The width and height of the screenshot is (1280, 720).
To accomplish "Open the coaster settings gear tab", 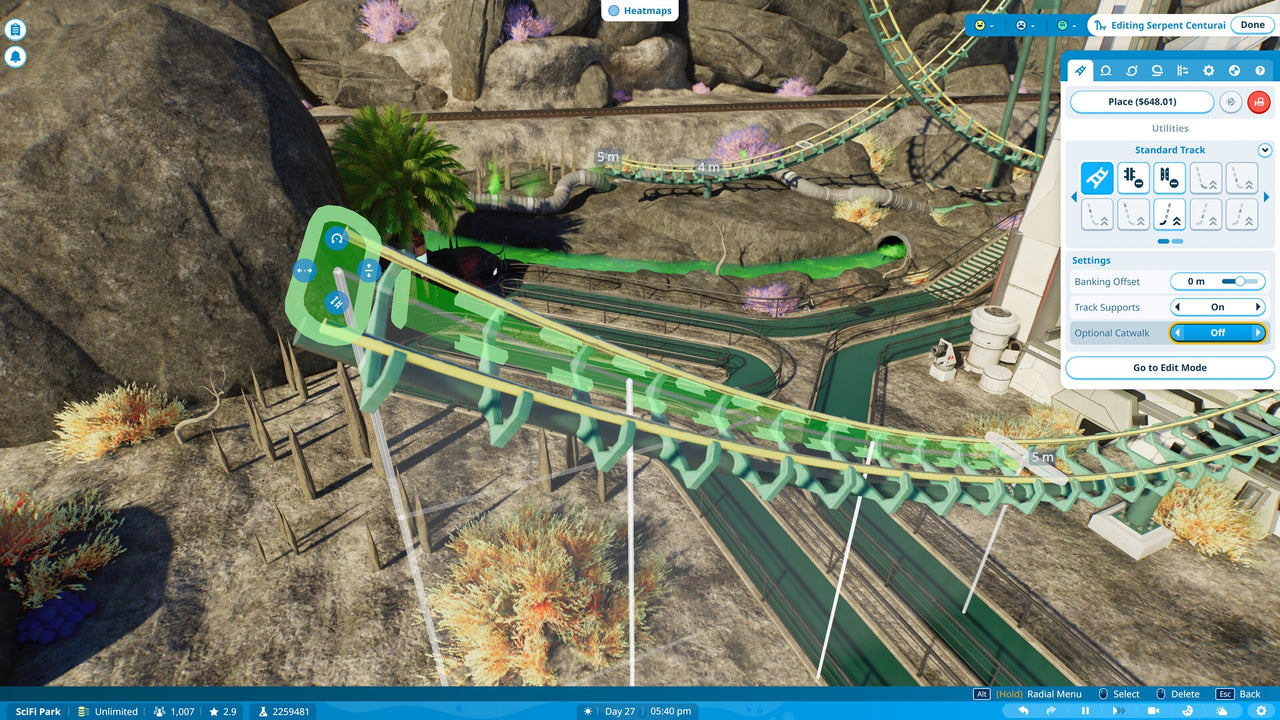I will click(1208, 71).
